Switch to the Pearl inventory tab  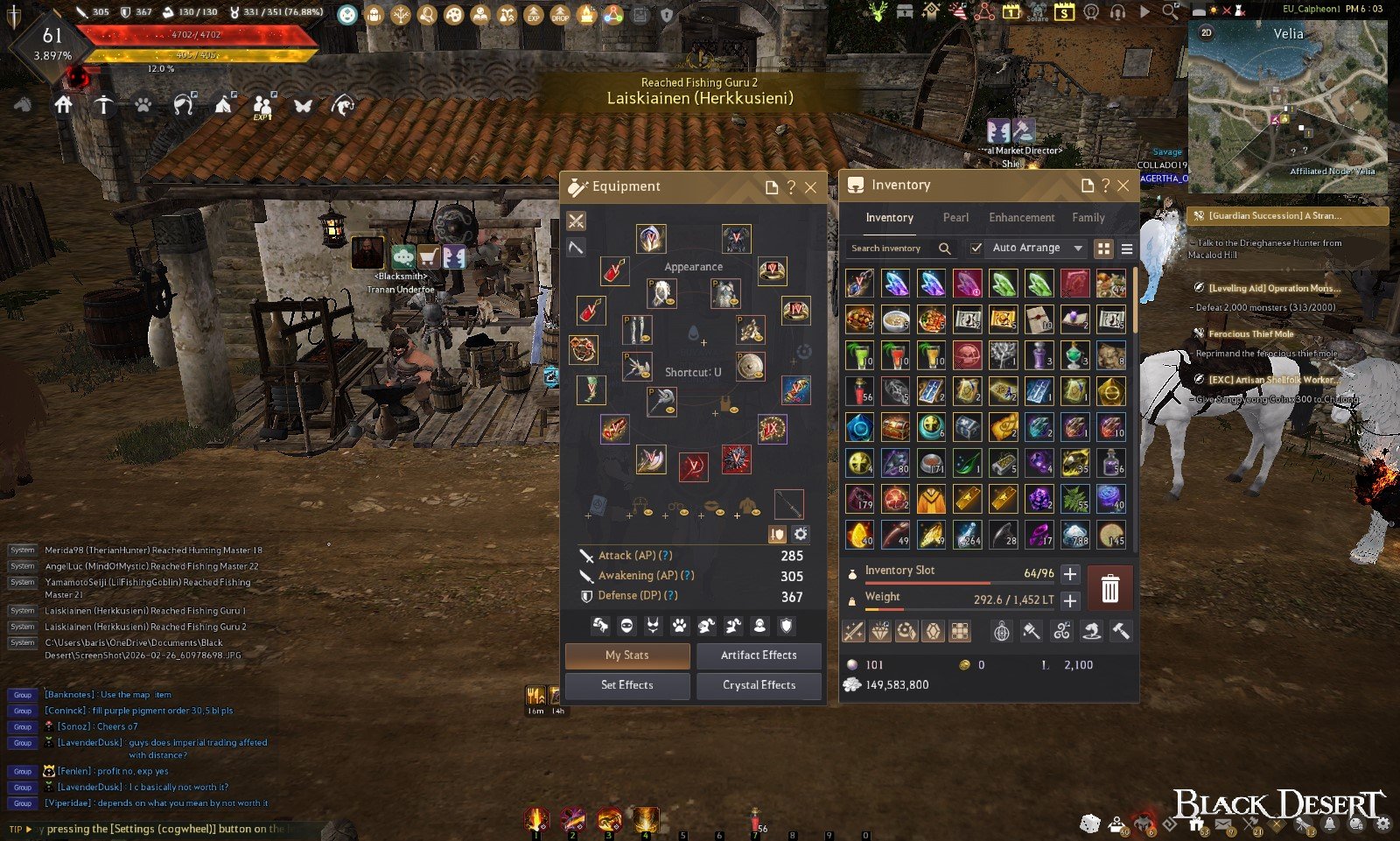coord(955,218)
